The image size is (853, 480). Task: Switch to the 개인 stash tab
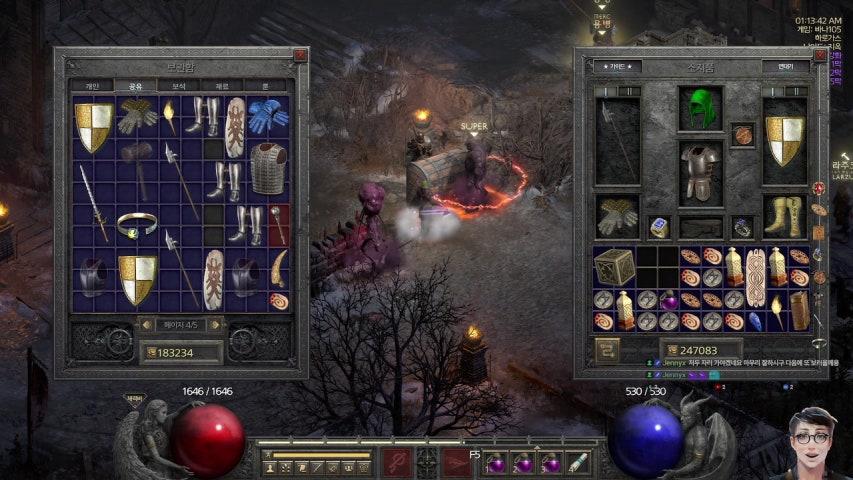(x=92, y=86)
